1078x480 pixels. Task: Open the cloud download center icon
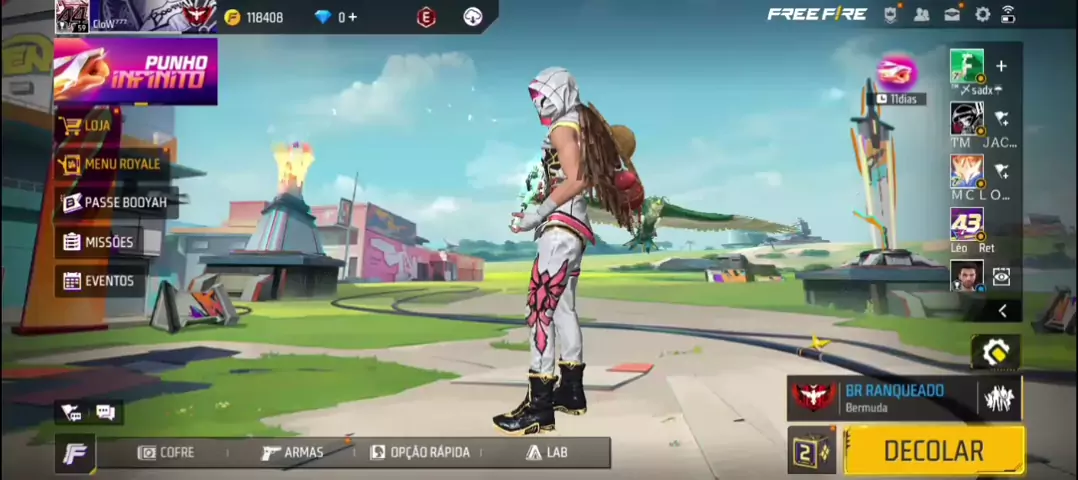click(x=473, y=17)
